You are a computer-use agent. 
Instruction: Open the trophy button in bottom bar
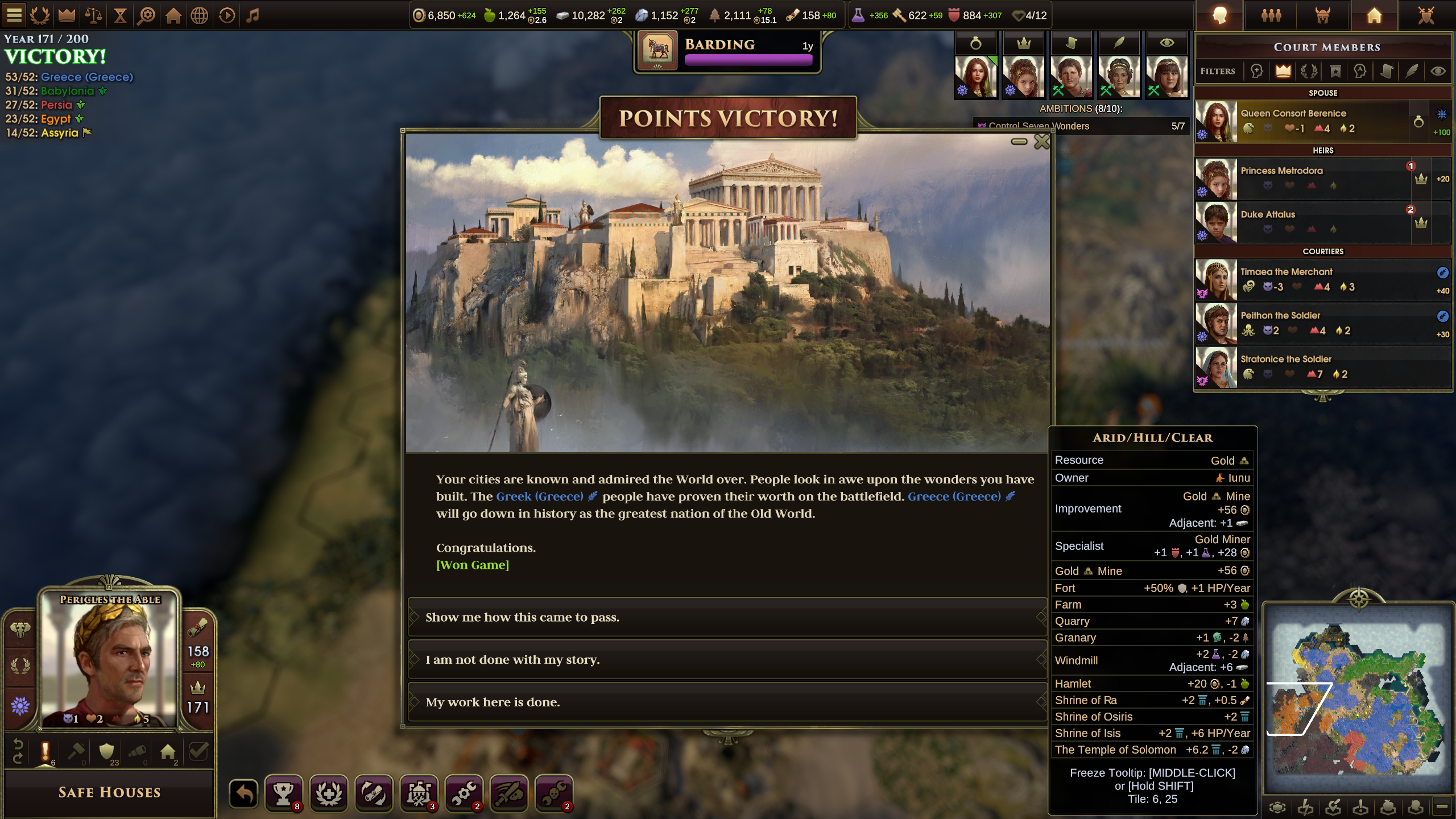coord(283,793)
